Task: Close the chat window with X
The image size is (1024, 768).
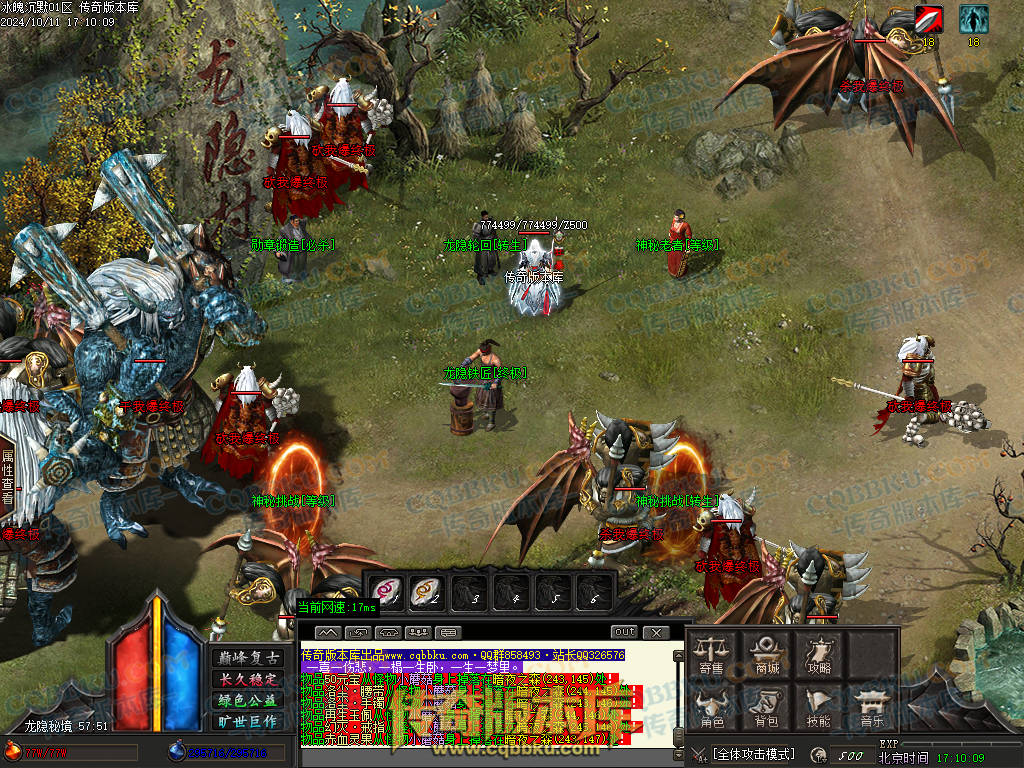Action: click(x=655, y=632)
